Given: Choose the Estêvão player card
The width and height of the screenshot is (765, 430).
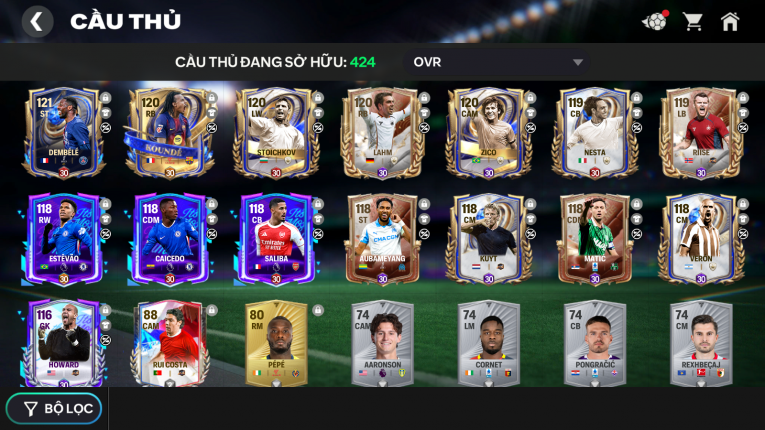Looking at the screenshot, I should (x=63, y=239).
